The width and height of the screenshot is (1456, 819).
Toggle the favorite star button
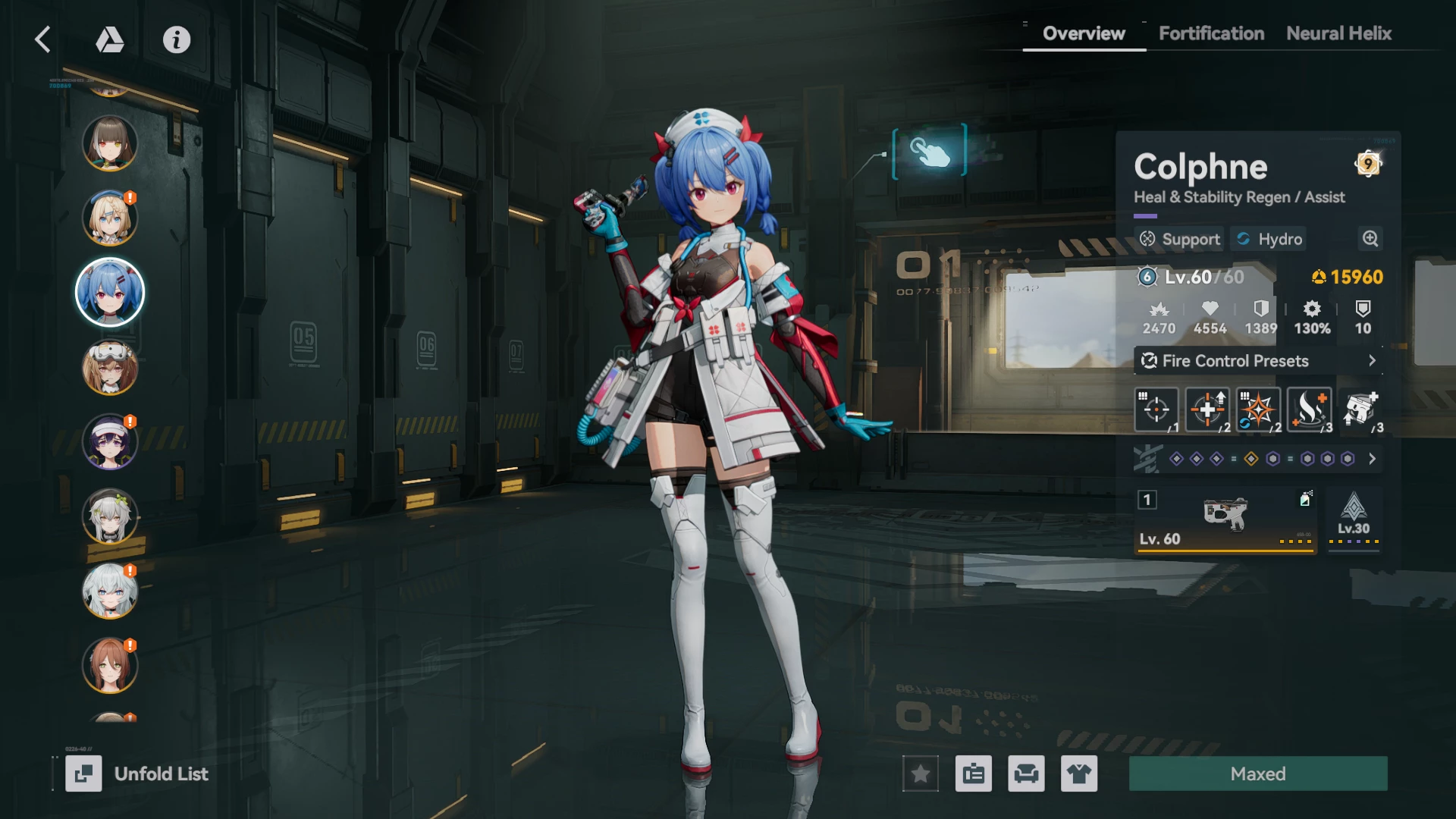coord(921,773)
